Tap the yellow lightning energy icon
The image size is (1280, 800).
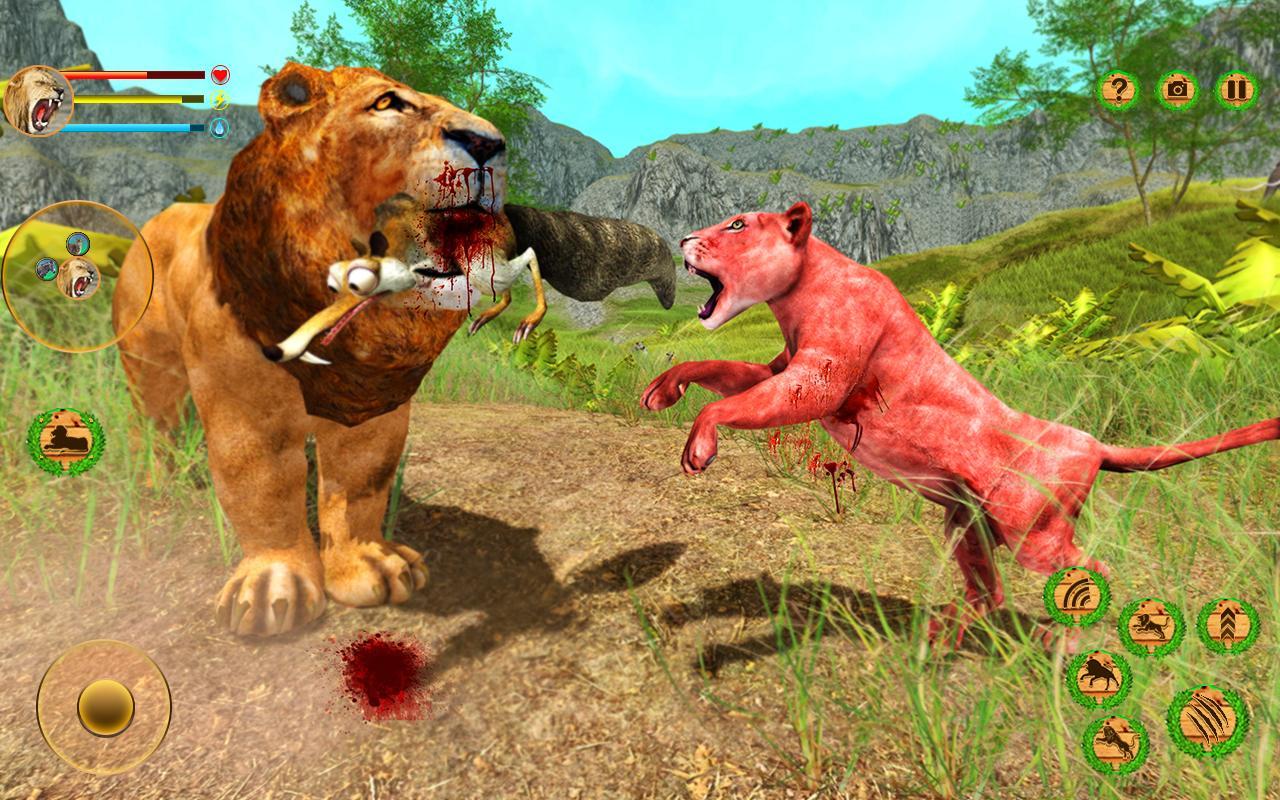219,101
